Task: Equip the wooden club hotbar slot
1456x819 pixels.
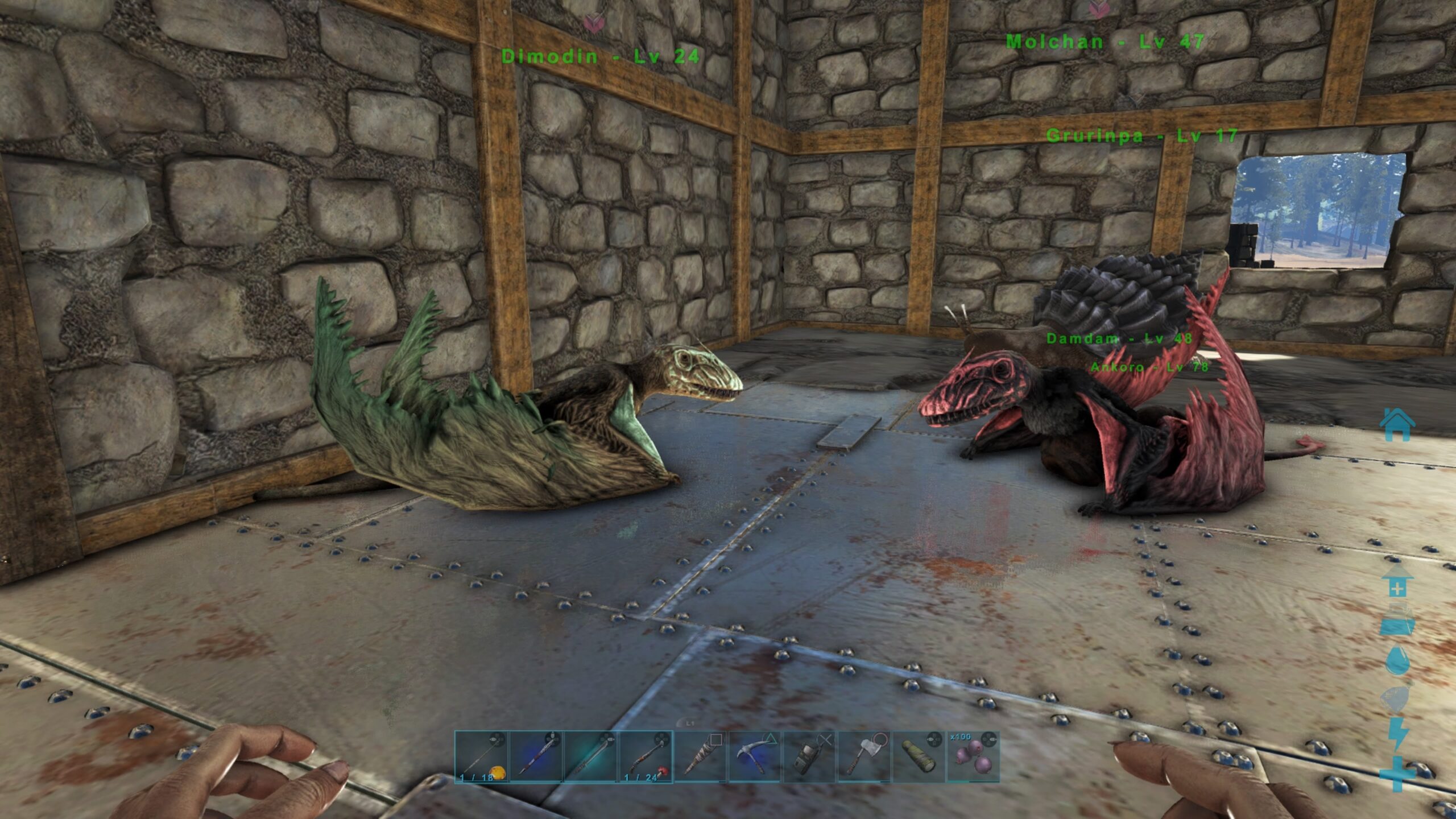Action: pos(700,756)
